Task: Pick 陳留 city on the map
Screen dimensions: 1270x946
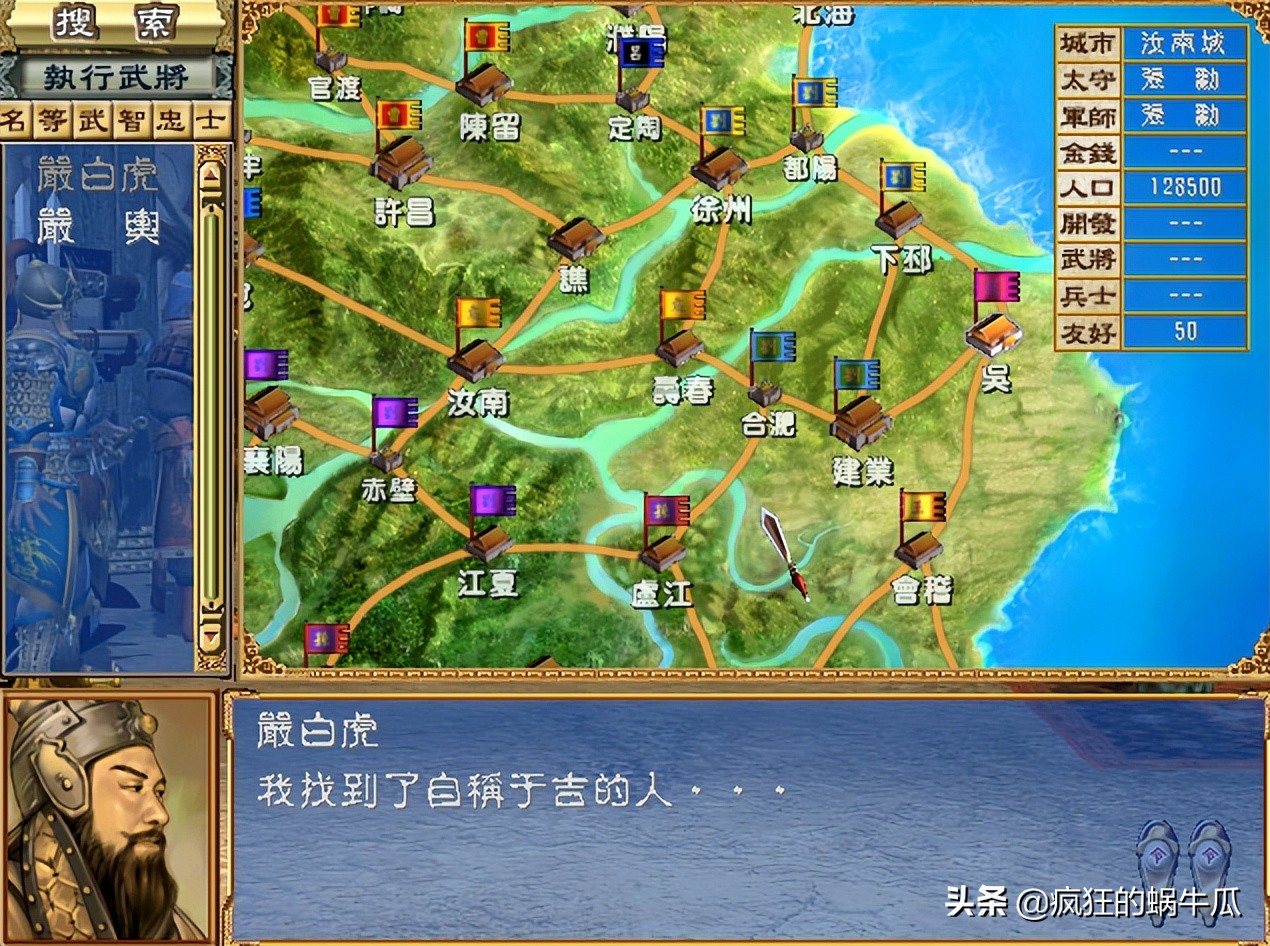Action: (485, 84)
